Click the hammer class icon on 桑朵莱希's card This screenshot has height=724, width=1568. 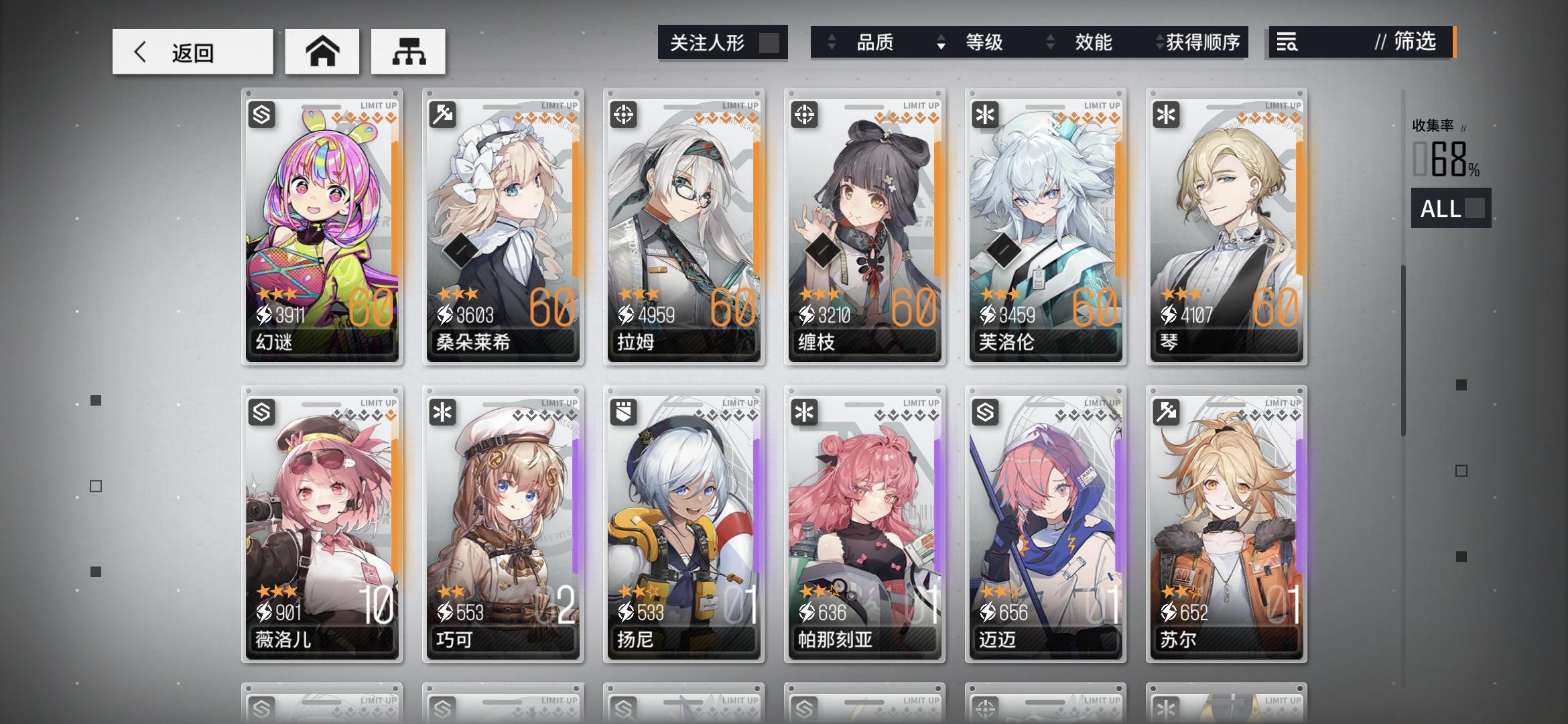(x=443, y=115)
